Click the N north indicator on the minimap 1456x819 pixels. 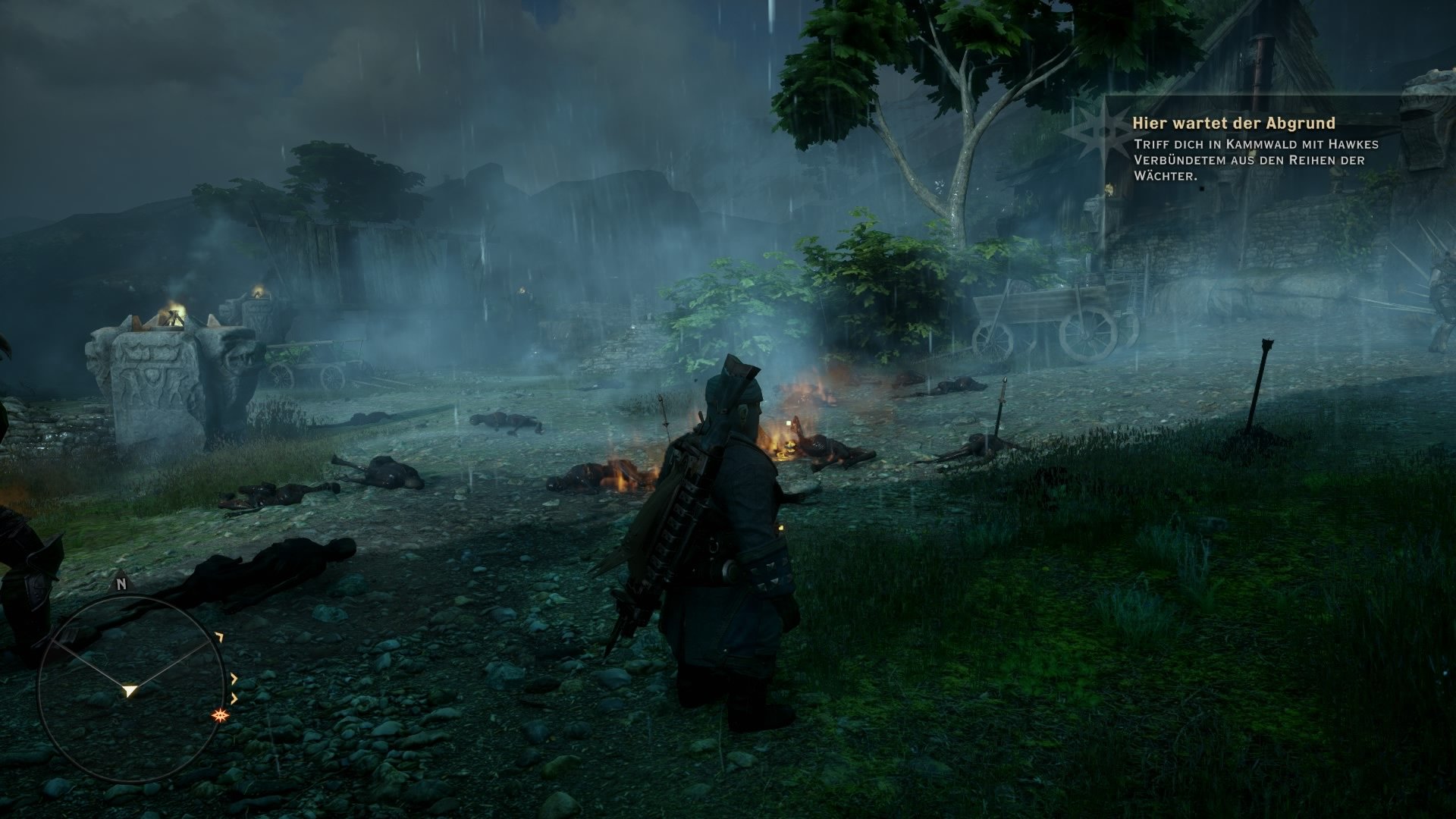point(121,584)
